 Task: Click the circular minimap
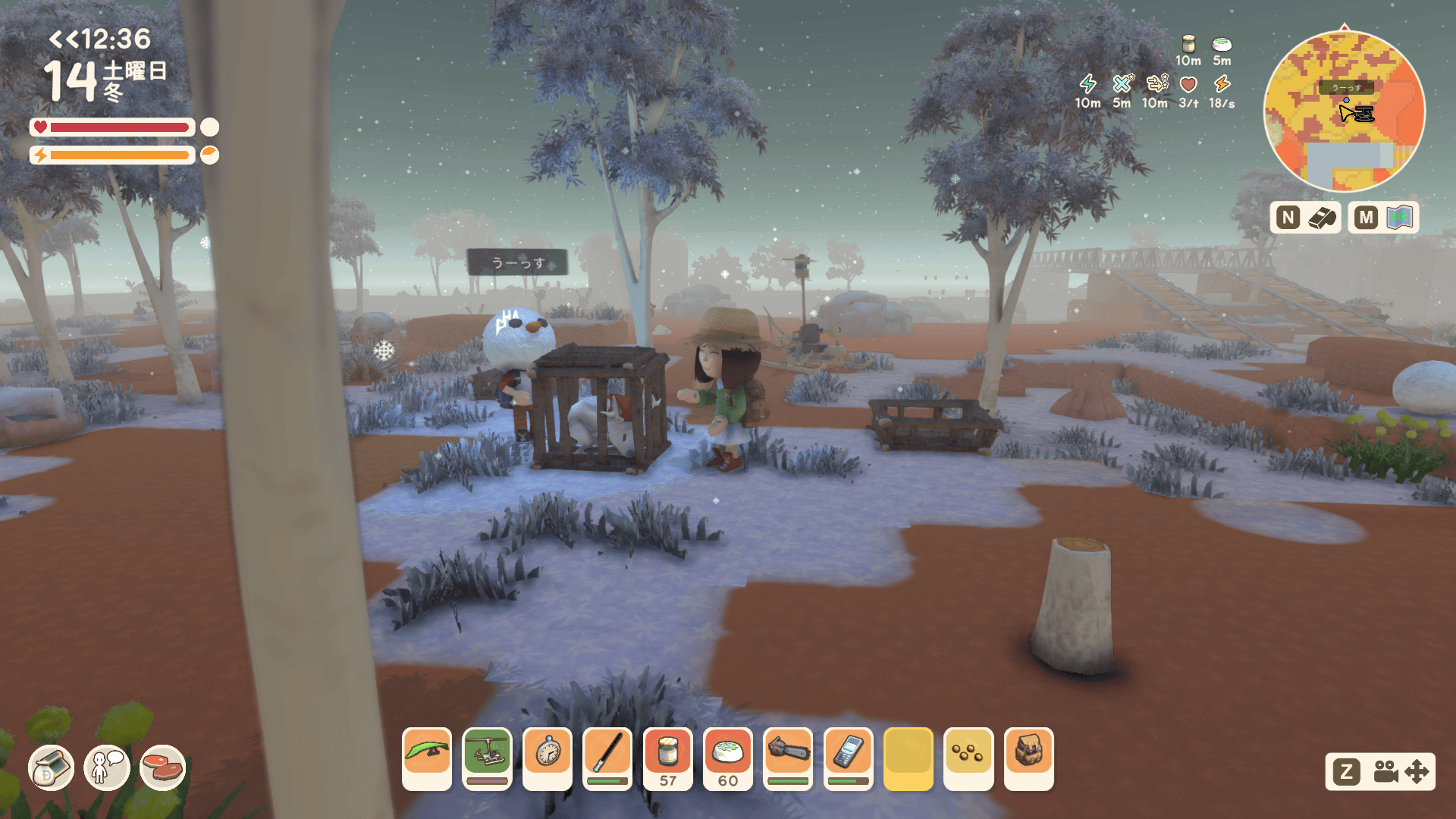[x=1344, y=111]
